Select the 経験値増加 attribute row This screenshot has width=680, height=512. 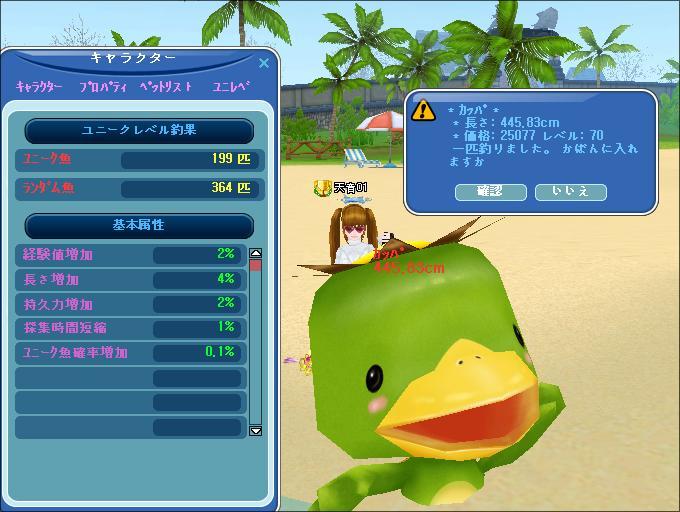coord(130,255)
